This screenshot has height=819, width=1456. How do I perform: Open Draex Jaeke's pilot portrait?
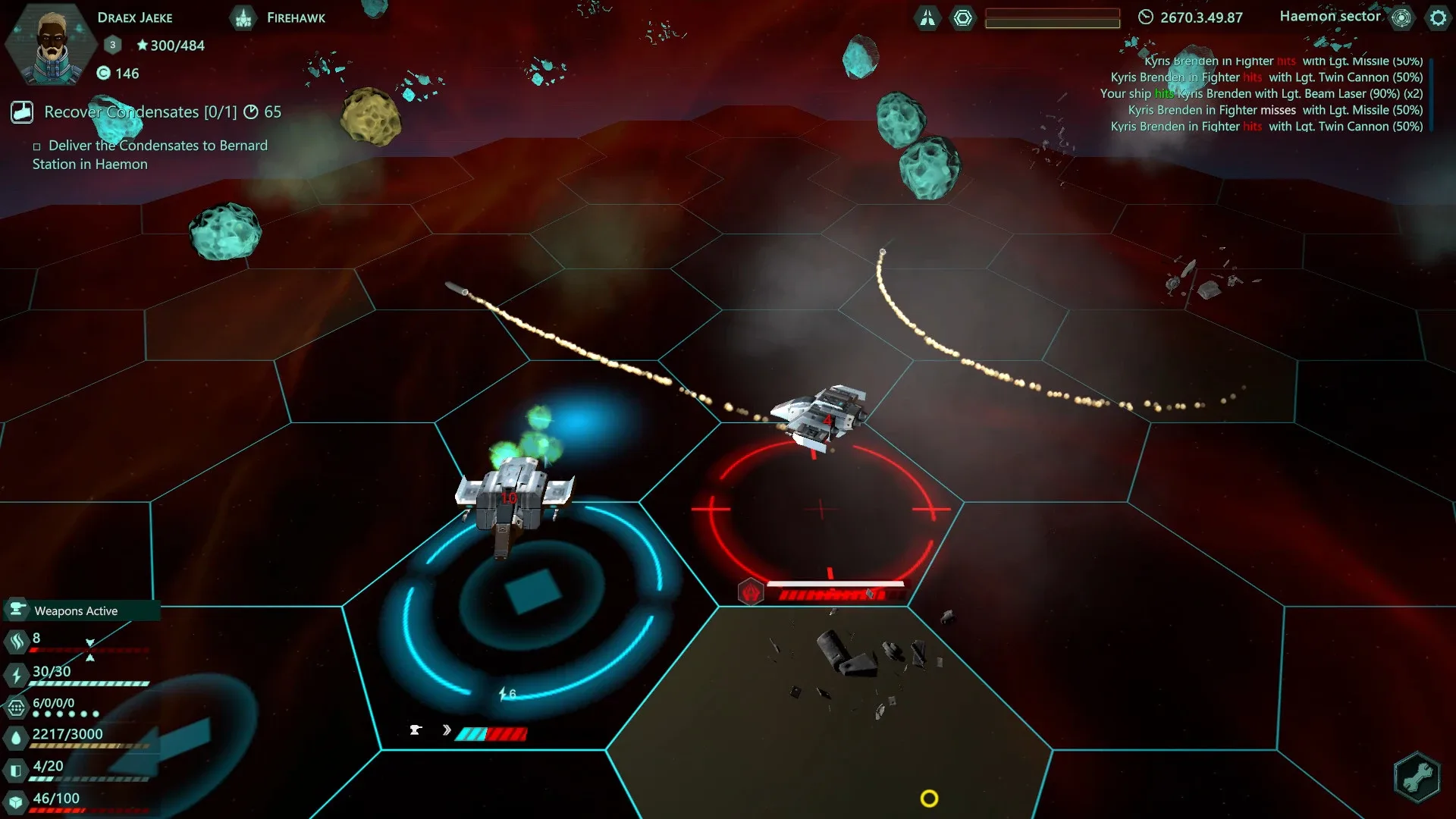(52, 45)
